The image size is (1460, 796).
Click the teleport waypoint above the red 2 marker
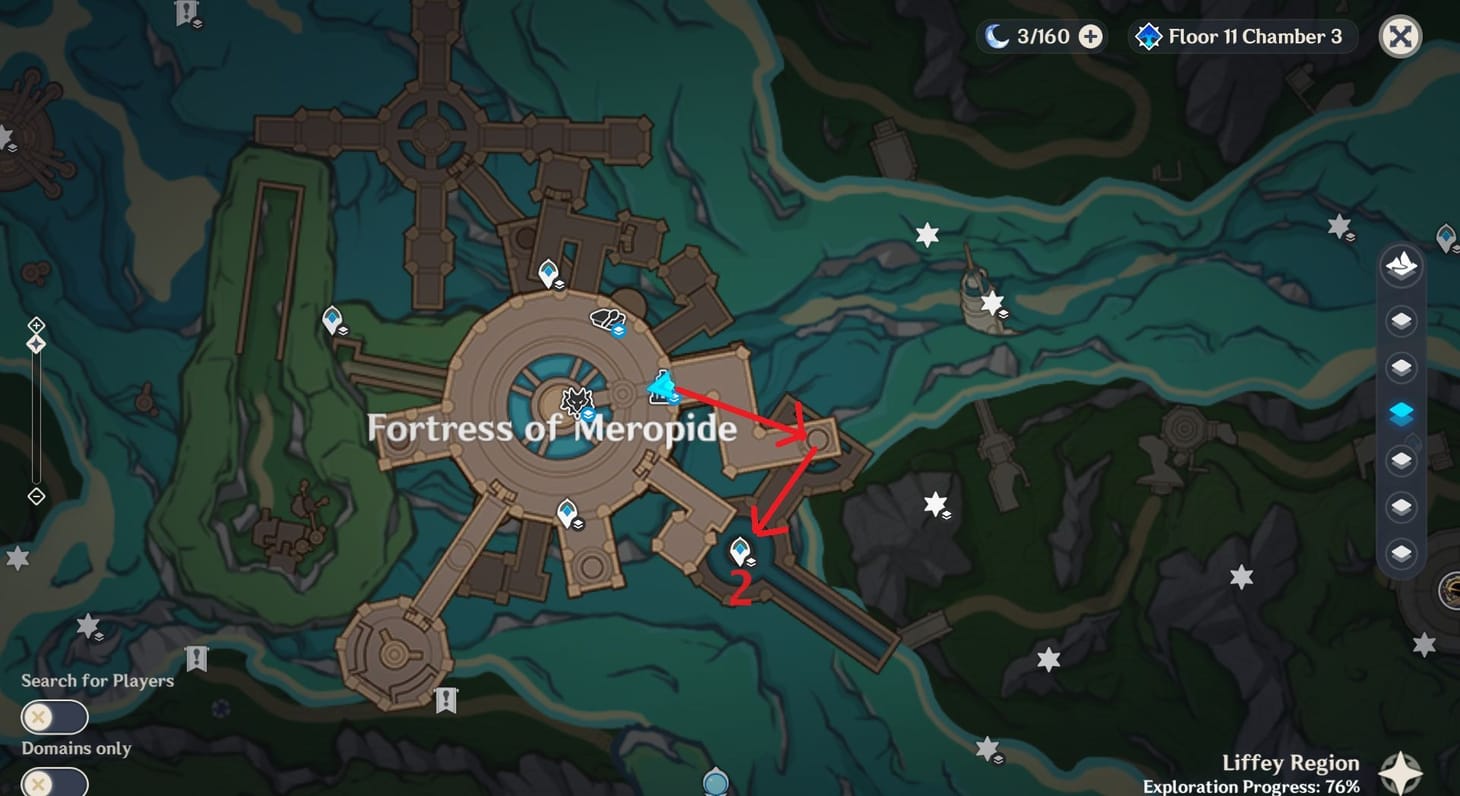pyautogui.click(x=740, y=548)
